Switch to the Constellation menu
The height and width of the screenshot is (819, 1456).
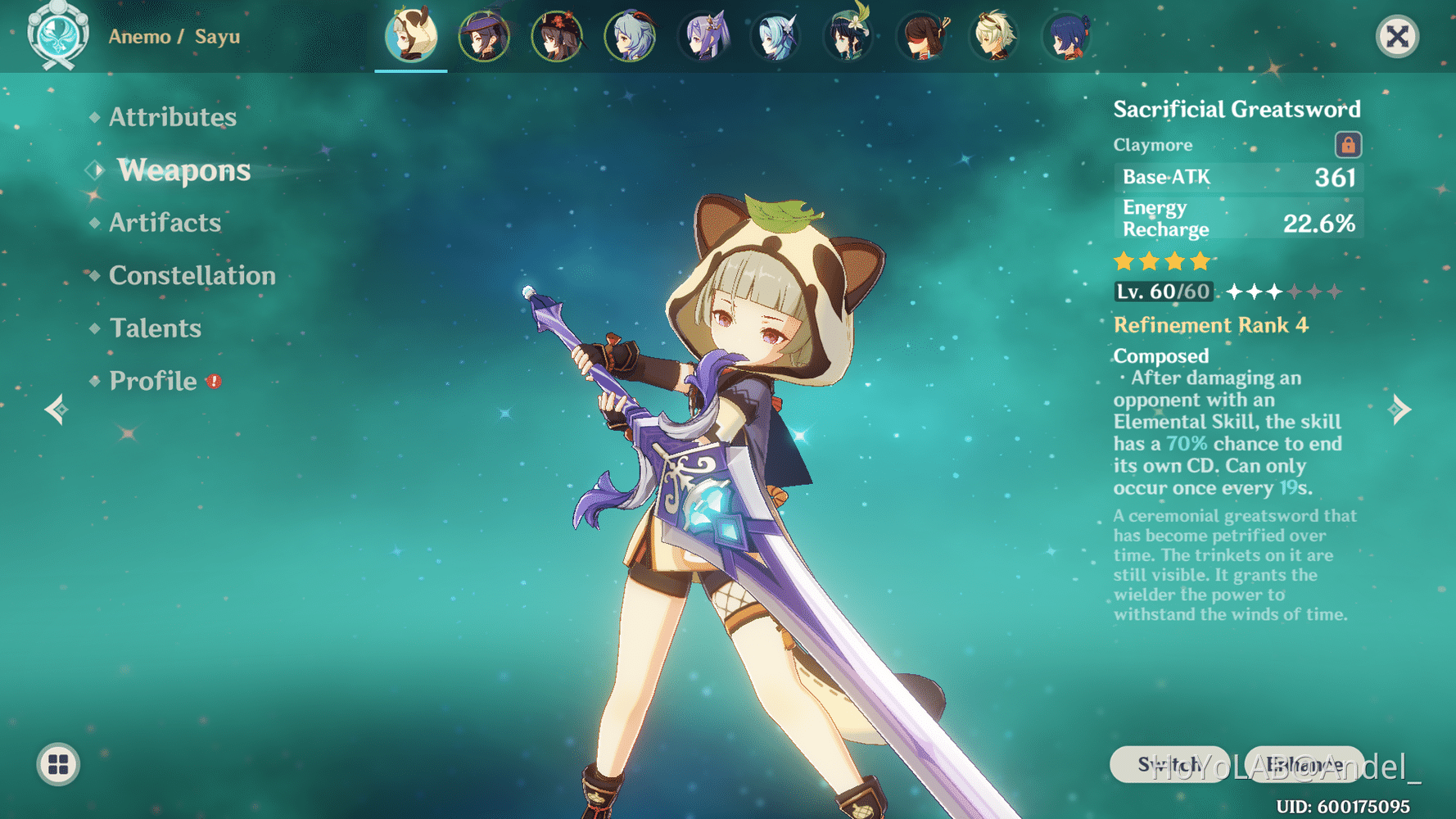[192, 275]
